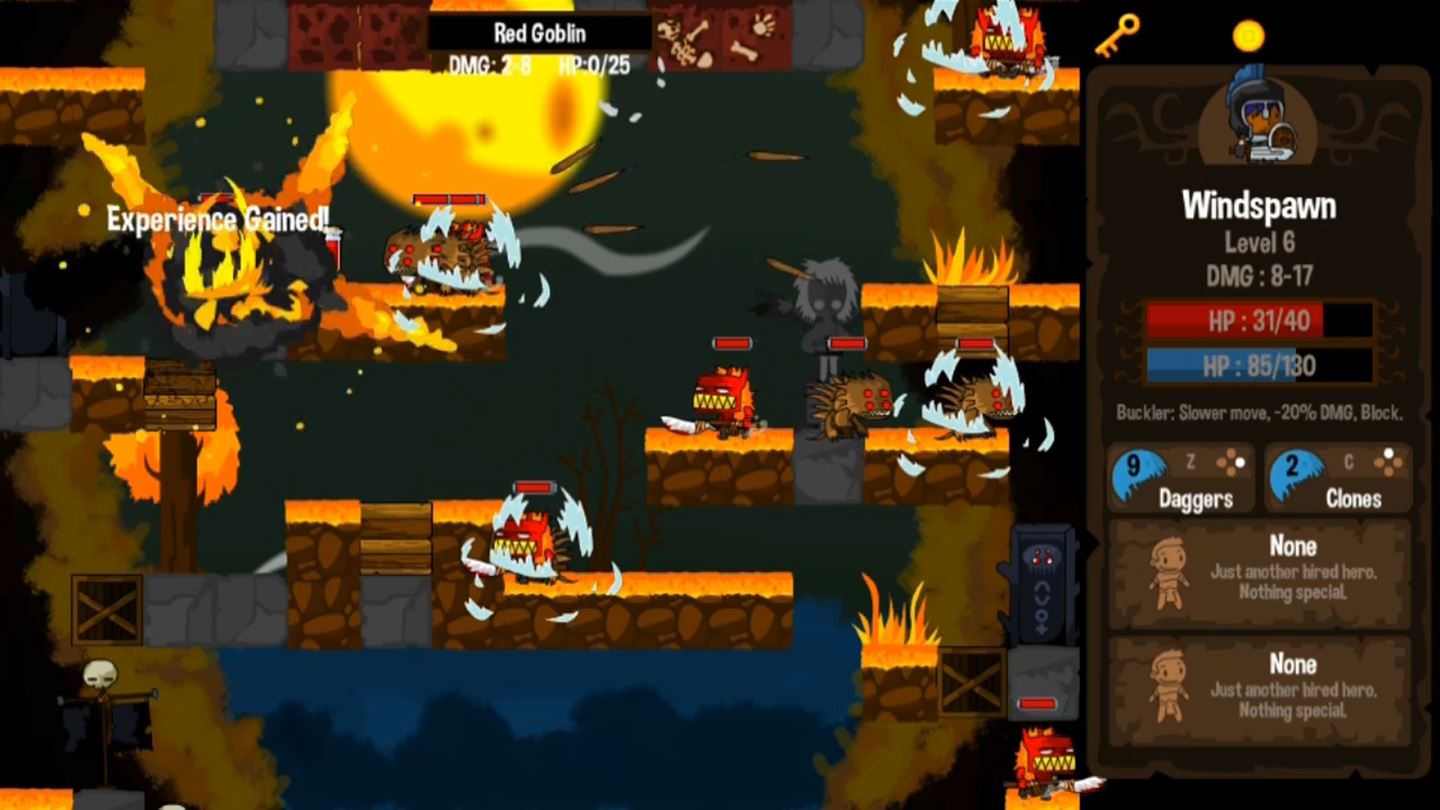1440x810 pixels.
Task: Click the Red Goblin nameplate banner
Action: (x=541, y=32)
